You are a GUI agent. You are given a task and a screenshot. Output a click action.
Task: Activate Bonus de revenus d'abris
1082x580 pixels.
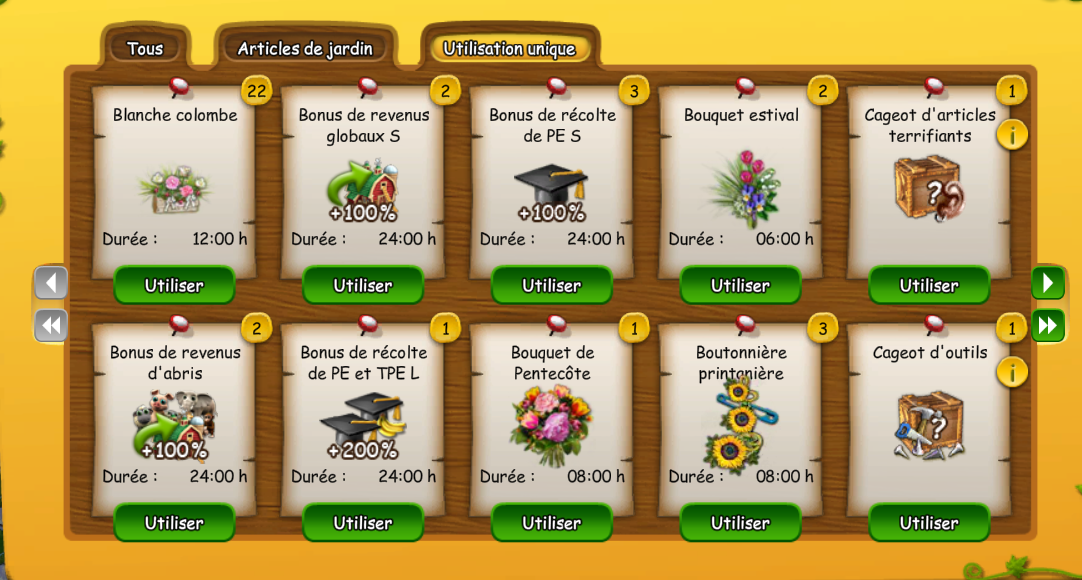[174, 522]
